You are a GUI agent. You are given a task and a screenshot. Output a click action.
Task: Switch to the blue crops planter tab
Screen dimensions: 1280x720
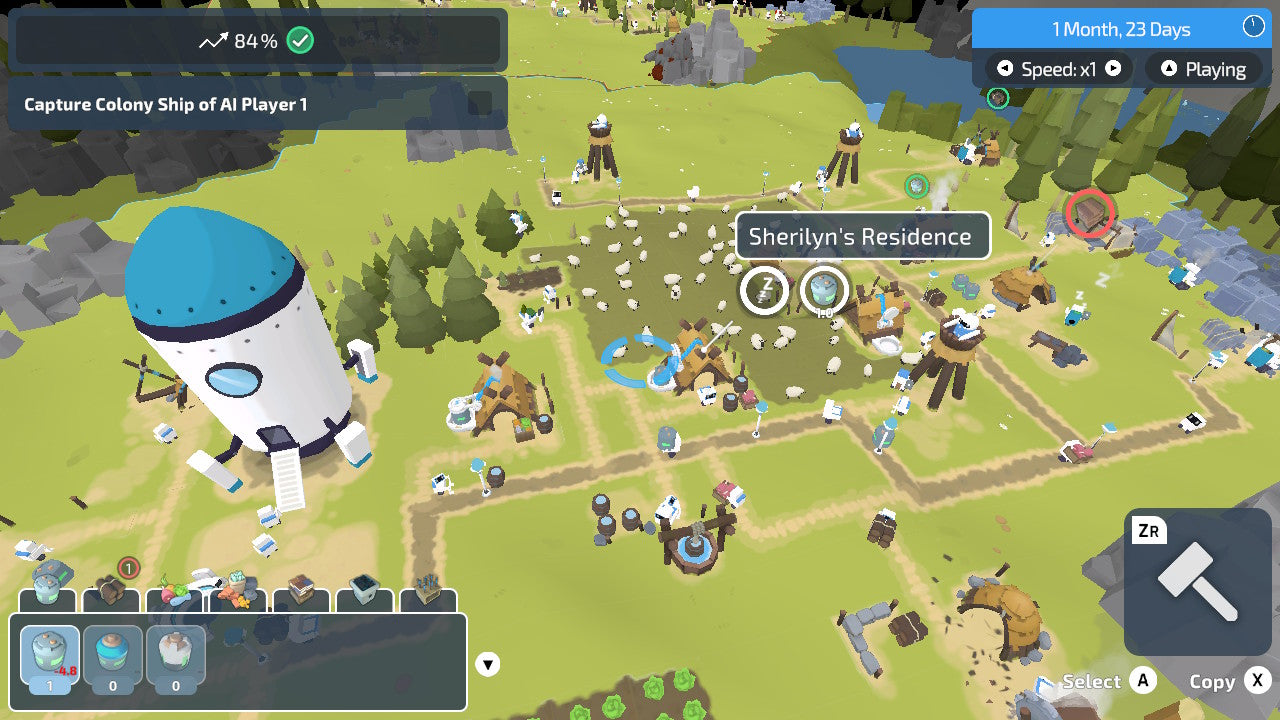pyautogui.click(x=428, y=594)
